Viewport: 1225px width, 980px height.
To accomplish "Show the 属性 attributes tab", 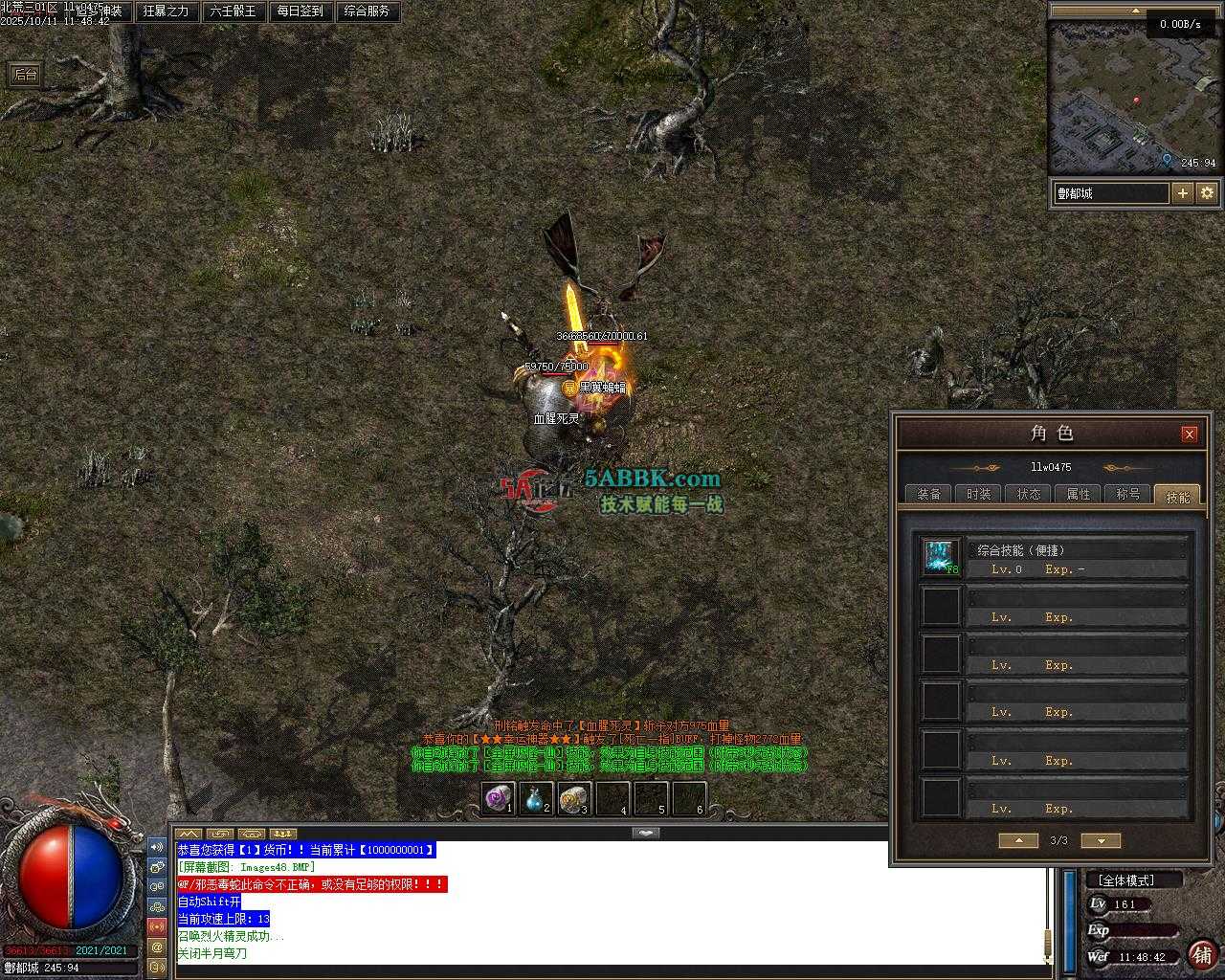I will click(x=1078, y=494).
